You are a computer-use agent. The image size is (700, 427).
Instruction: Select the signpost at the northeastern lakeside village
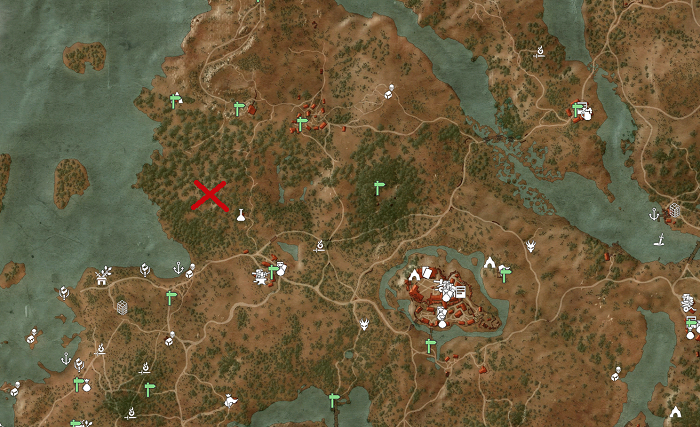(x=578, y=108)
